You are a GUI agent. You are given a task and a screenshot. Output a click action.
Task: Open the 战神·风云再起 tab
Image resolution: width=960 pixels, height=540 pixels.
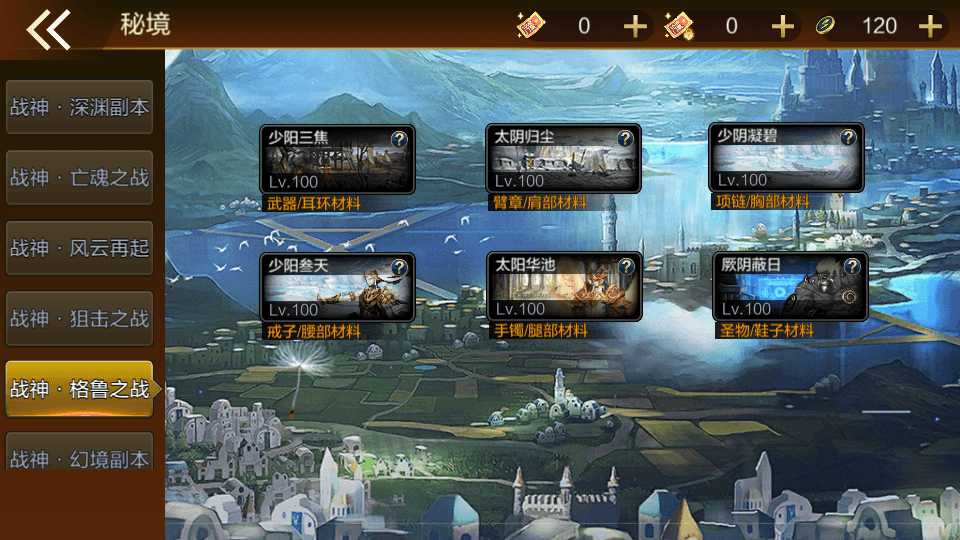[79, 248]
